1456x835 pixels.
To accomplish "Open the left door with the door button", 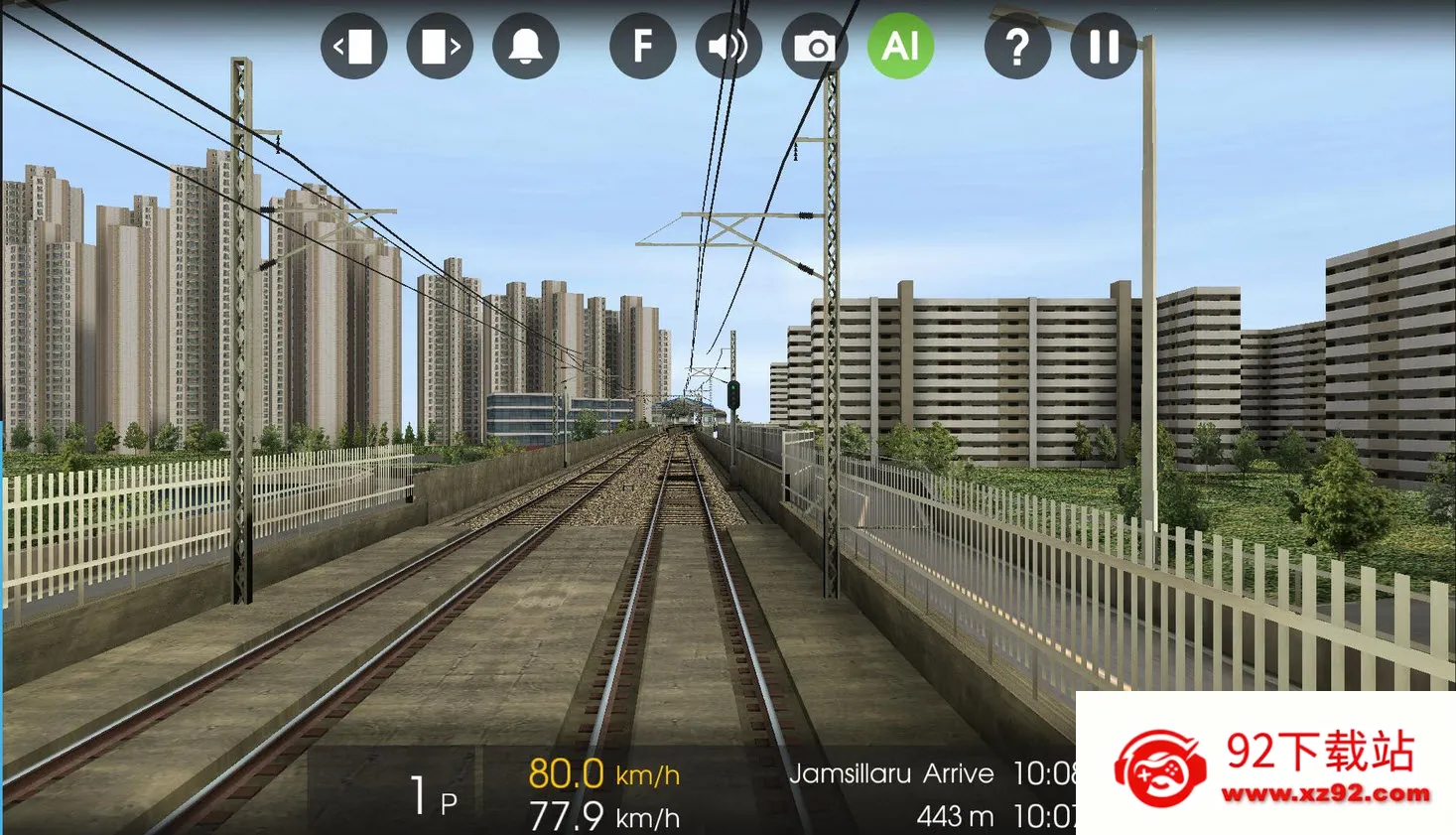I will [x=353, y=46].
